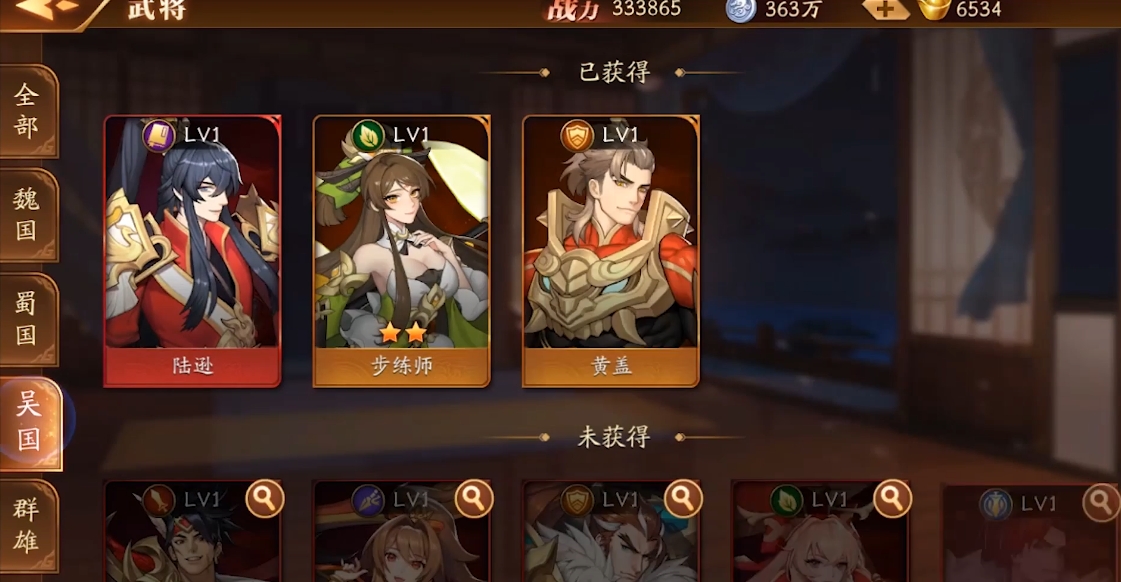Show the 群雄 faction tab
Viewport: 1121px width, 582px height.
pyautogui.click(x=27, y=525)
